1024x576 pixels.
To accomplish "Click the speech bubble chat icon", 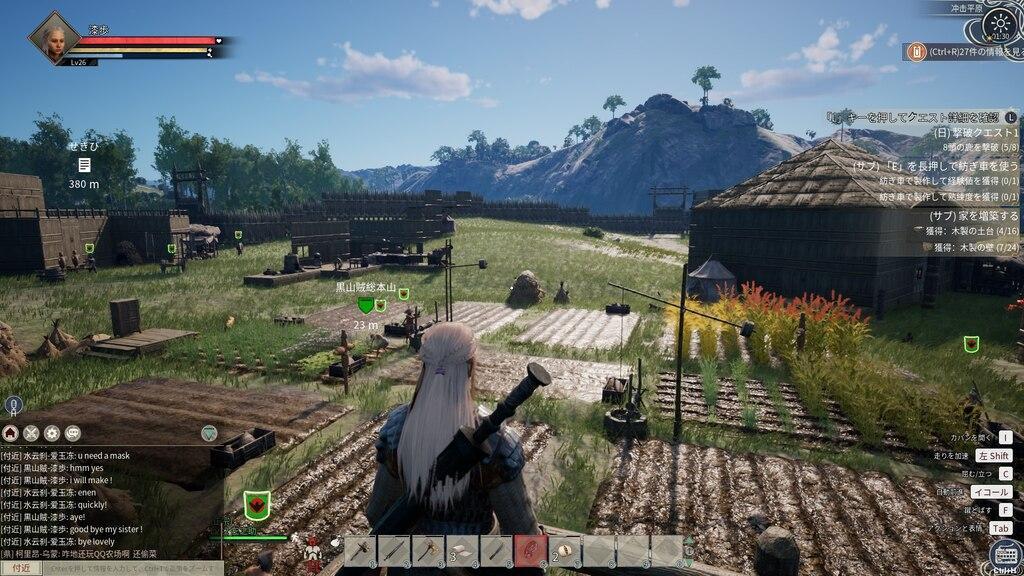I will [73, 433].
